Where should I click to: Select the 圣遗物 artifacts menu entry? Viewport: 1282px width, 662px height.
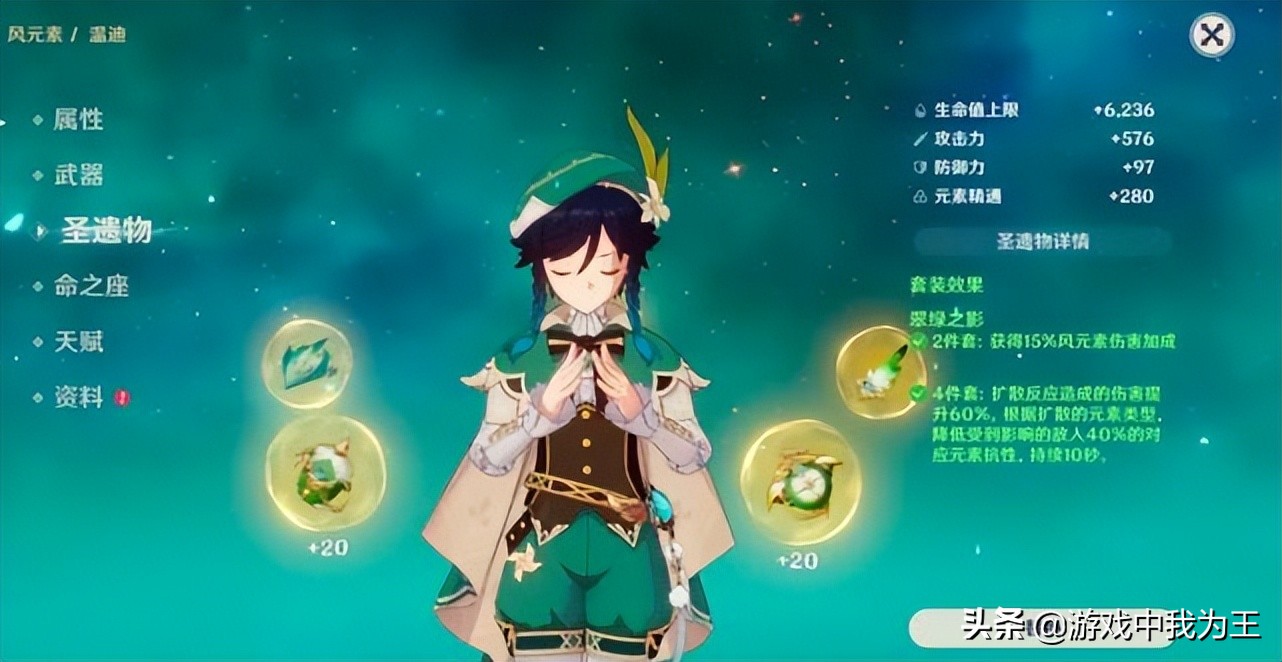pos(105,230)
